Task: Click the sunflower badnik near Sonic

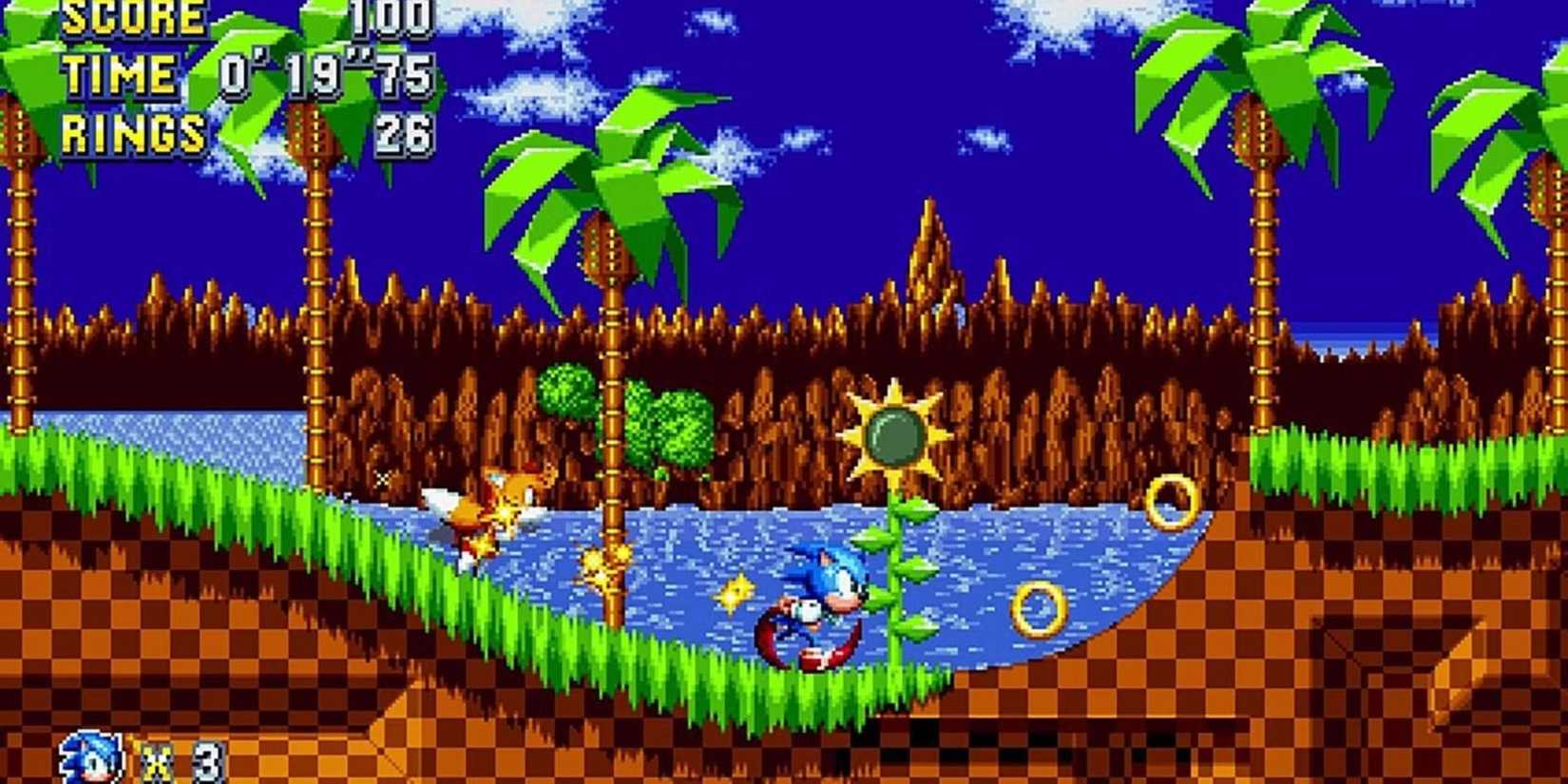Action: pos(893,432)
